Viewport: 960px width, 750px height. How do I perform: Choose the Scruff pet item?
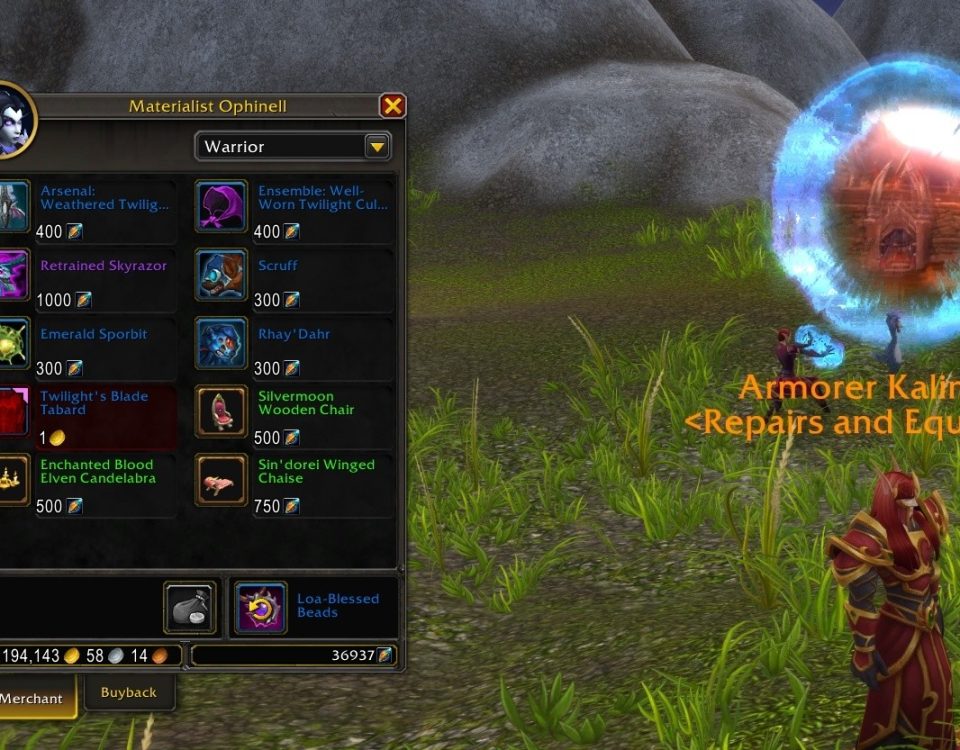tap(221, 274)
